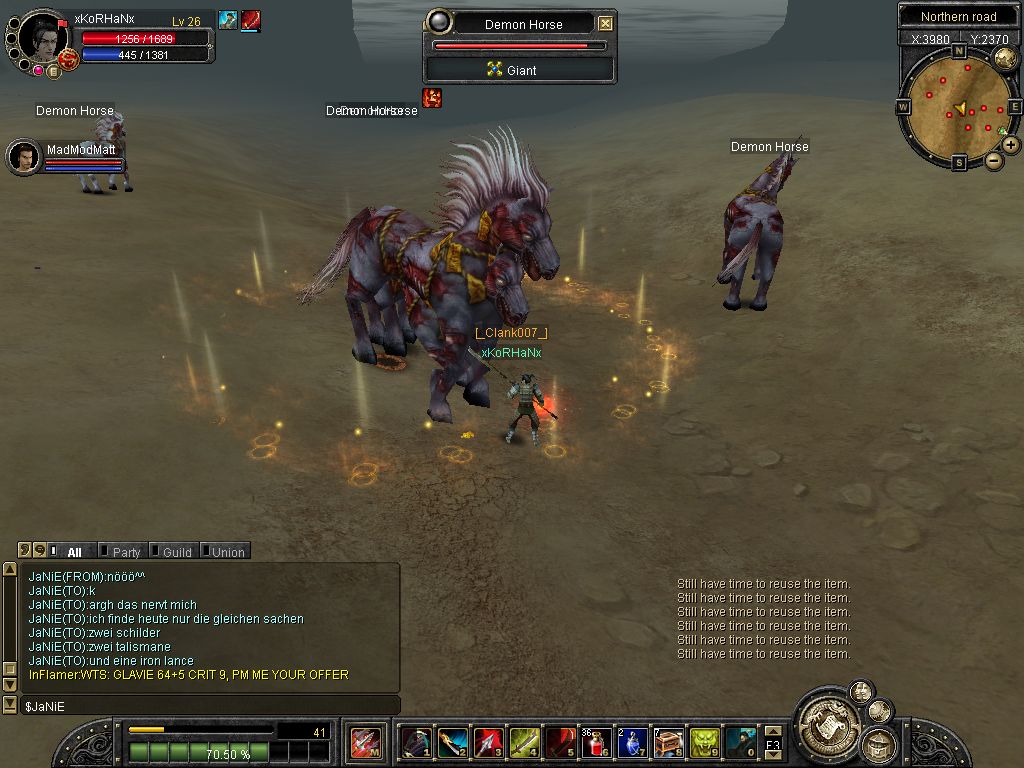
Task: Select the All chat tab
Action: pyautogui.click(x=74, y=552)
